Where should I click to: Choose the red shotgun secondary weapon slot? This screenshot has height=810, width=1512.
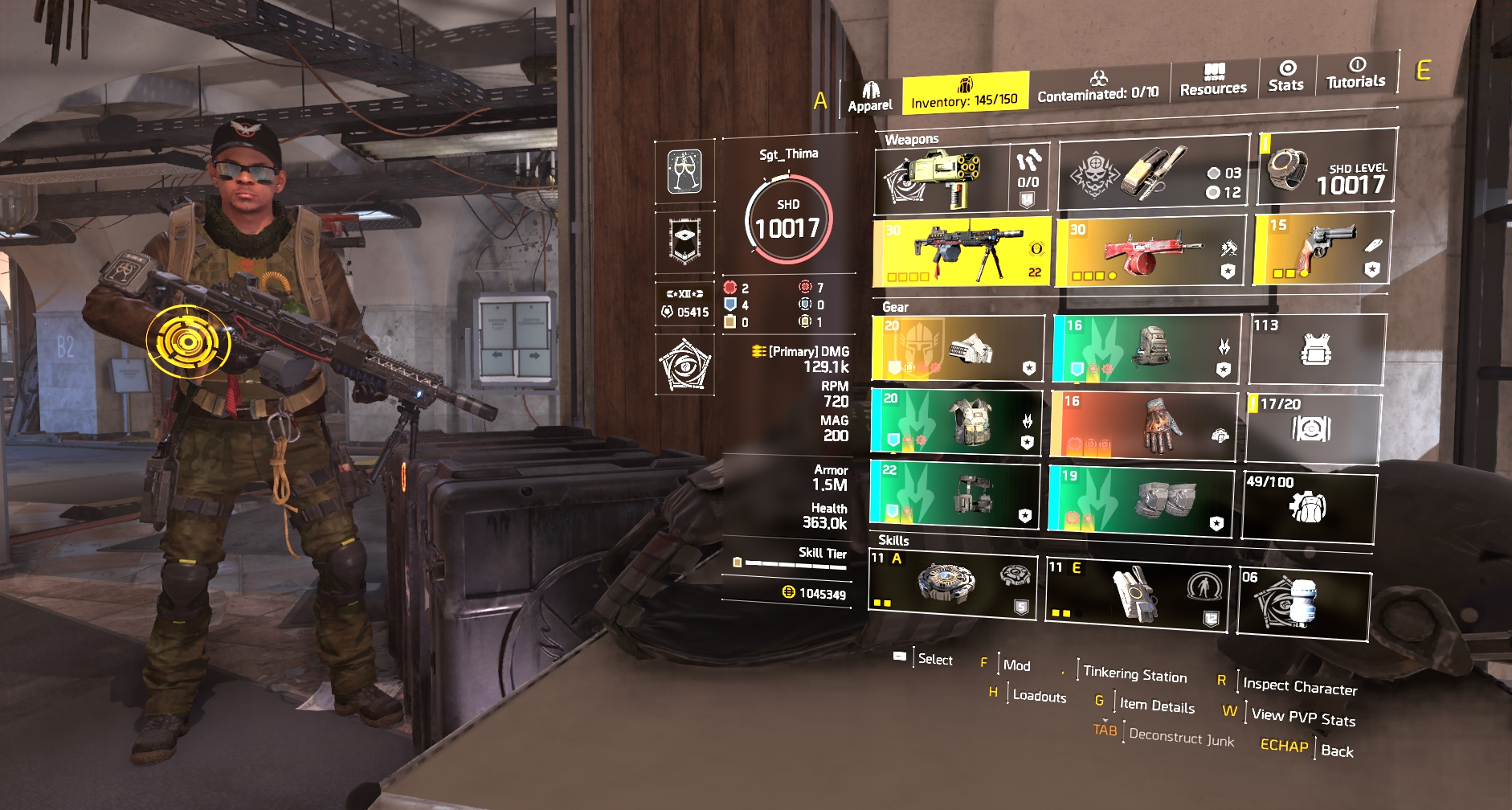pyautogui.click(x=1150, y=251)
